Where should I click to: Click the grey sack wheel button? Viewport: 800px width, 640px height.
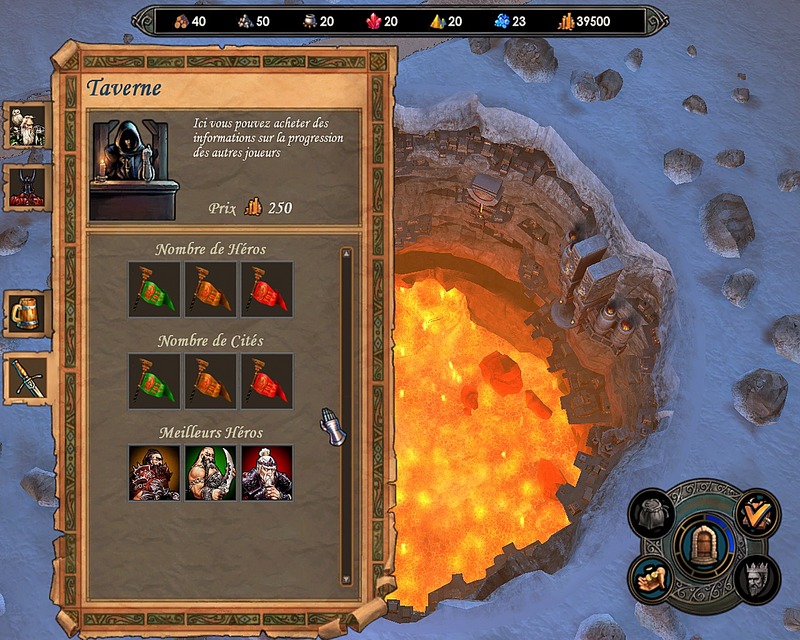tap(654, 514)
